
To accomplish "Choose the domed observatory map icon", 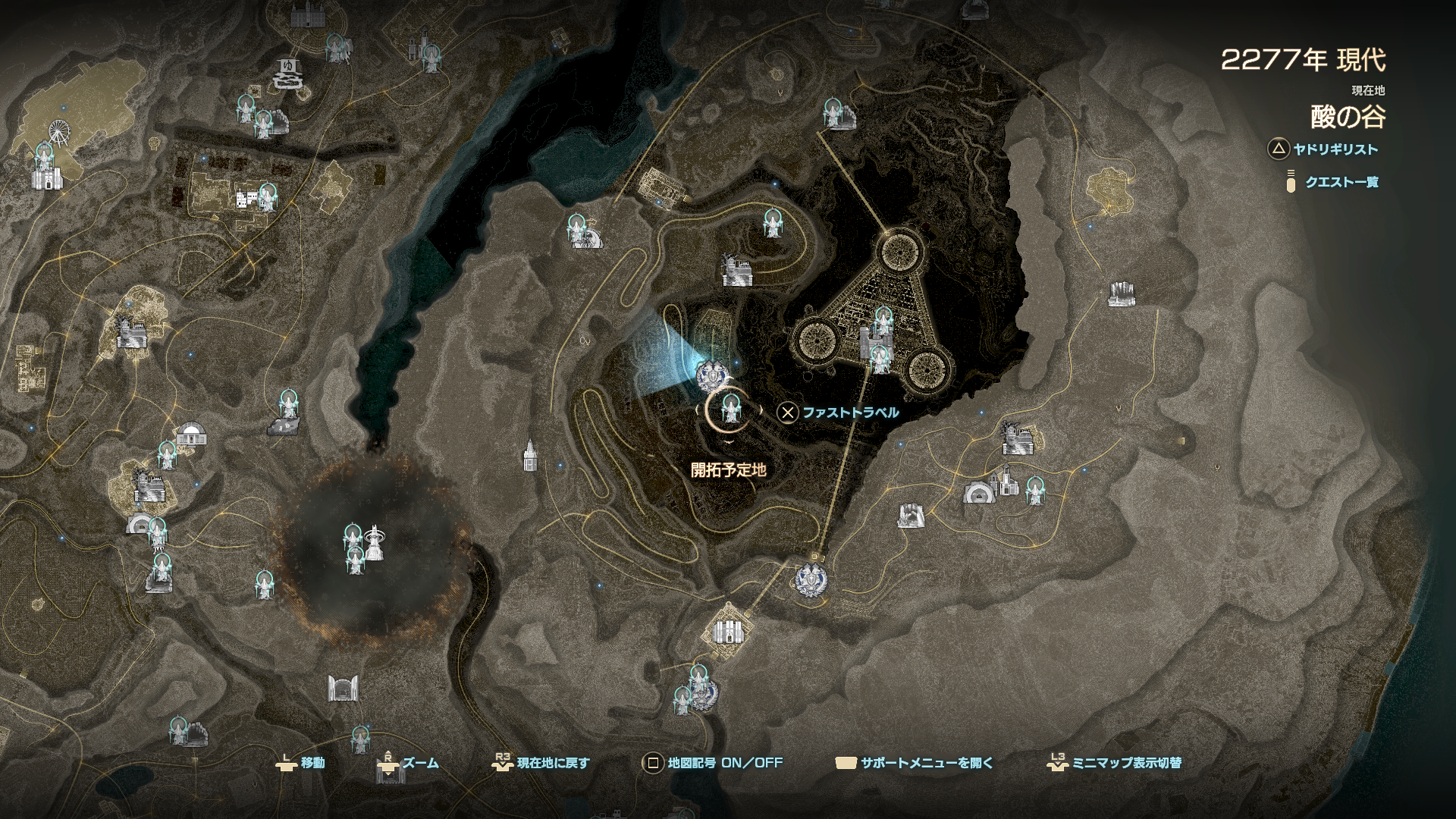I will (190, 435).
